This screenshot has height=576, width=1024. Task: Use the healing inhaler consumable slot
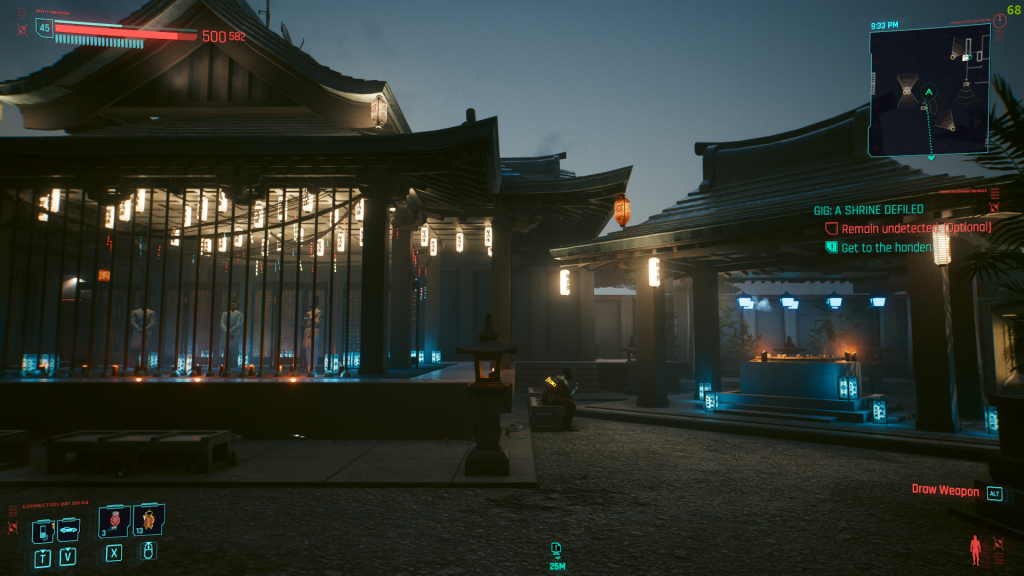tap(114, 521)
